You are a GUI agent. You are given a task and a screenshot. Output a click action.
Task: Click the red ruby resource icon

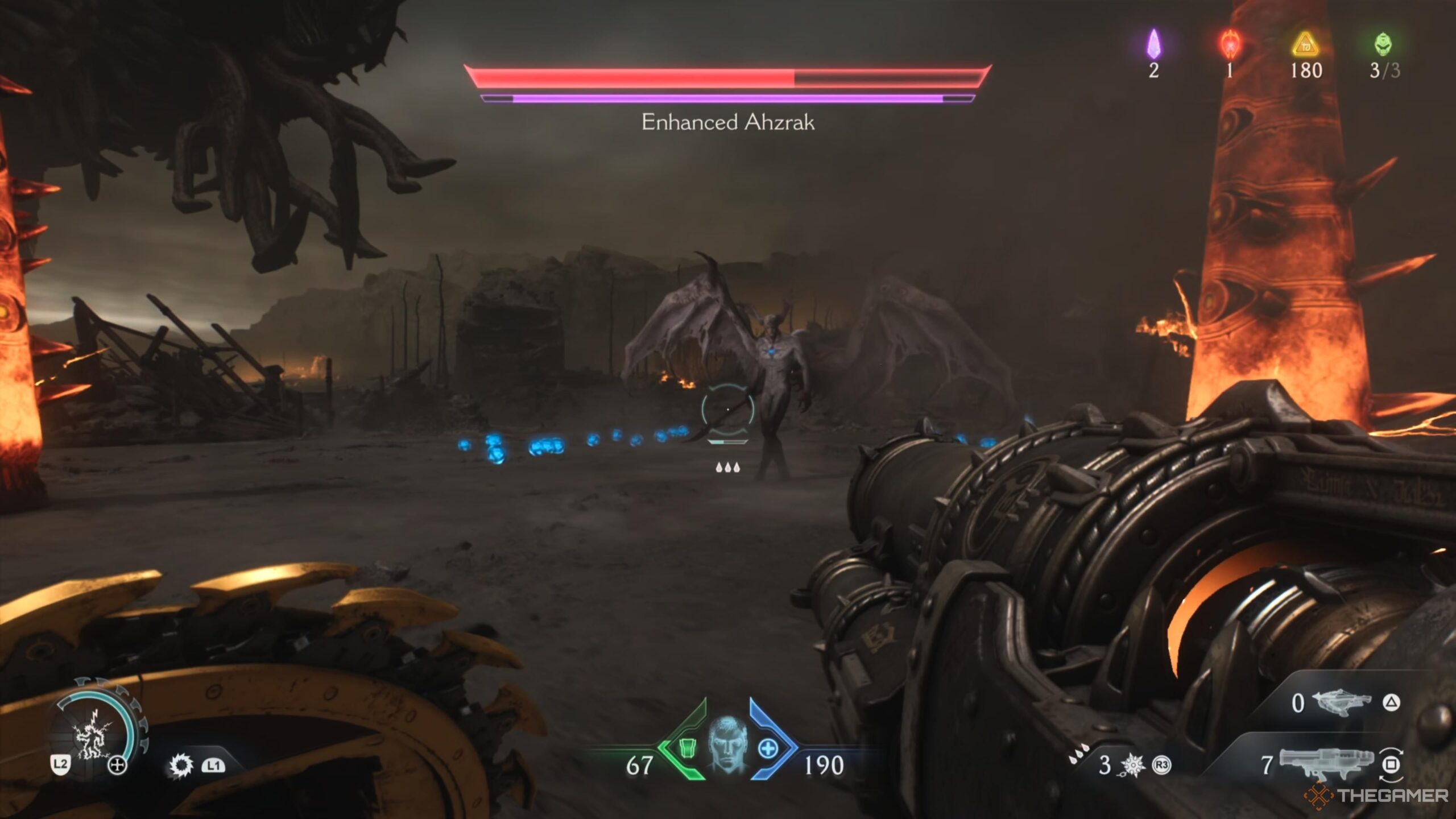[x=1230, y=44]
